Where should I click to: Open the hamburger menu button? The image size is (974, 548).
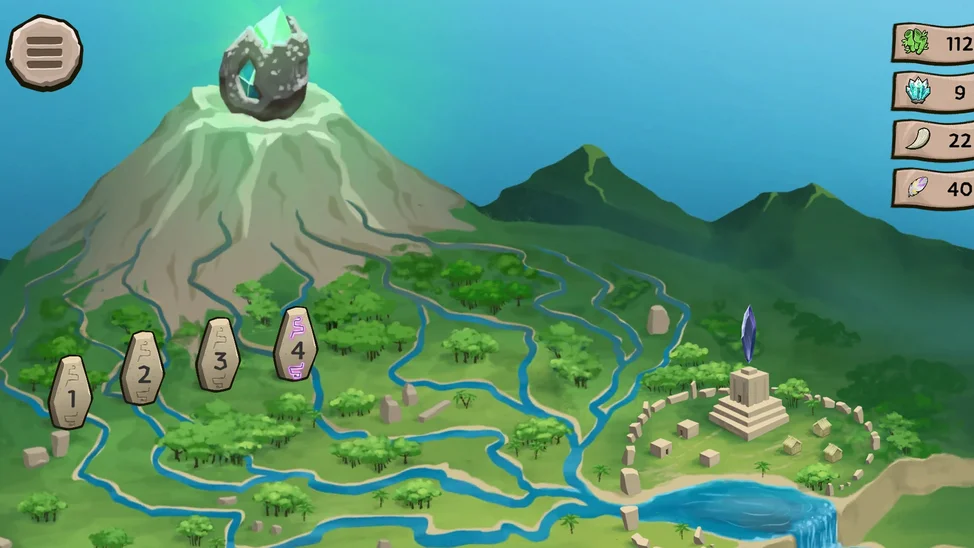pyautogui.click(x=45, y=52)
